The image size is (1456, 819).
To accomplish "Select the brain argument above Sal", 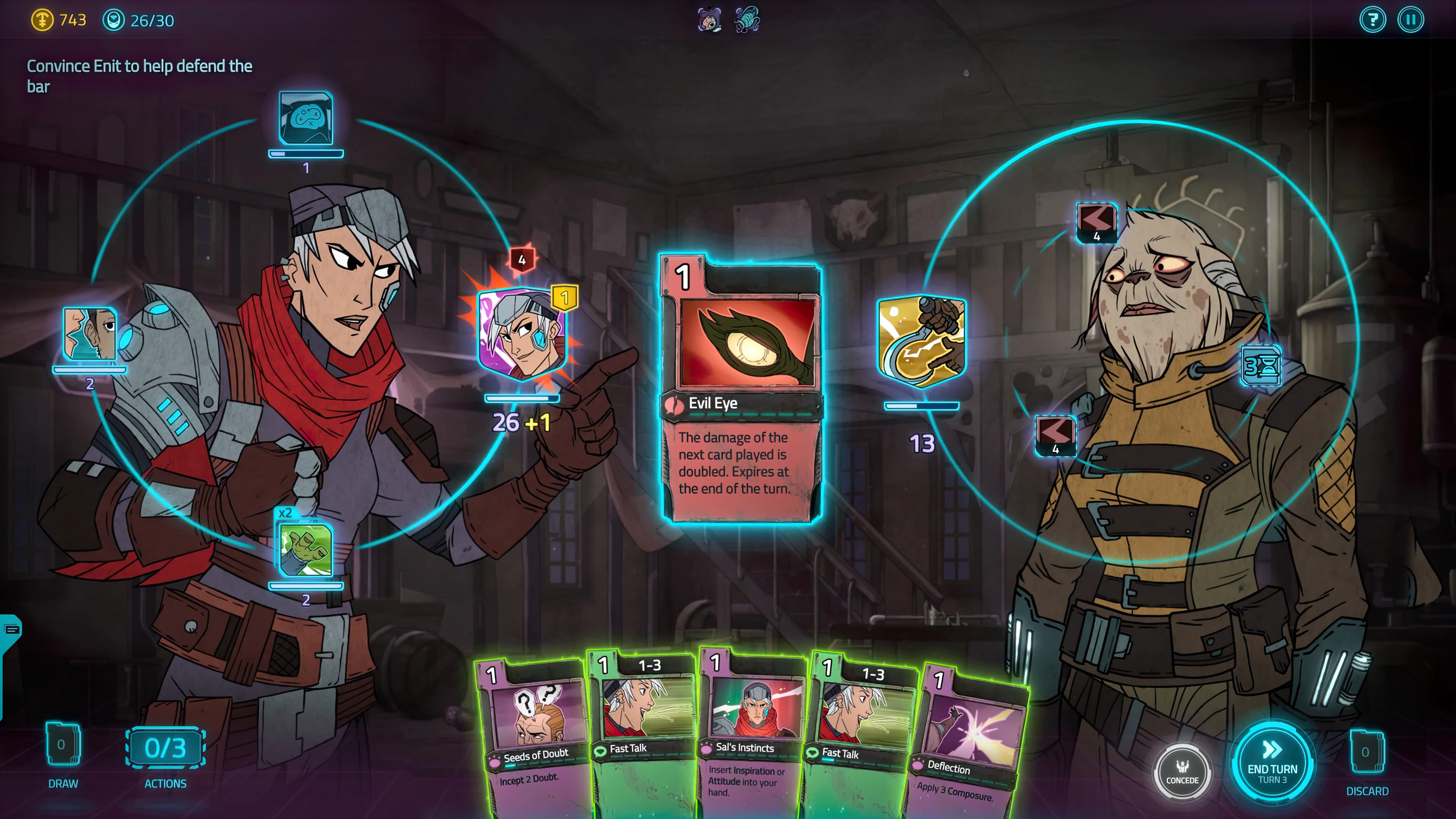I will (x=306, y=119).
